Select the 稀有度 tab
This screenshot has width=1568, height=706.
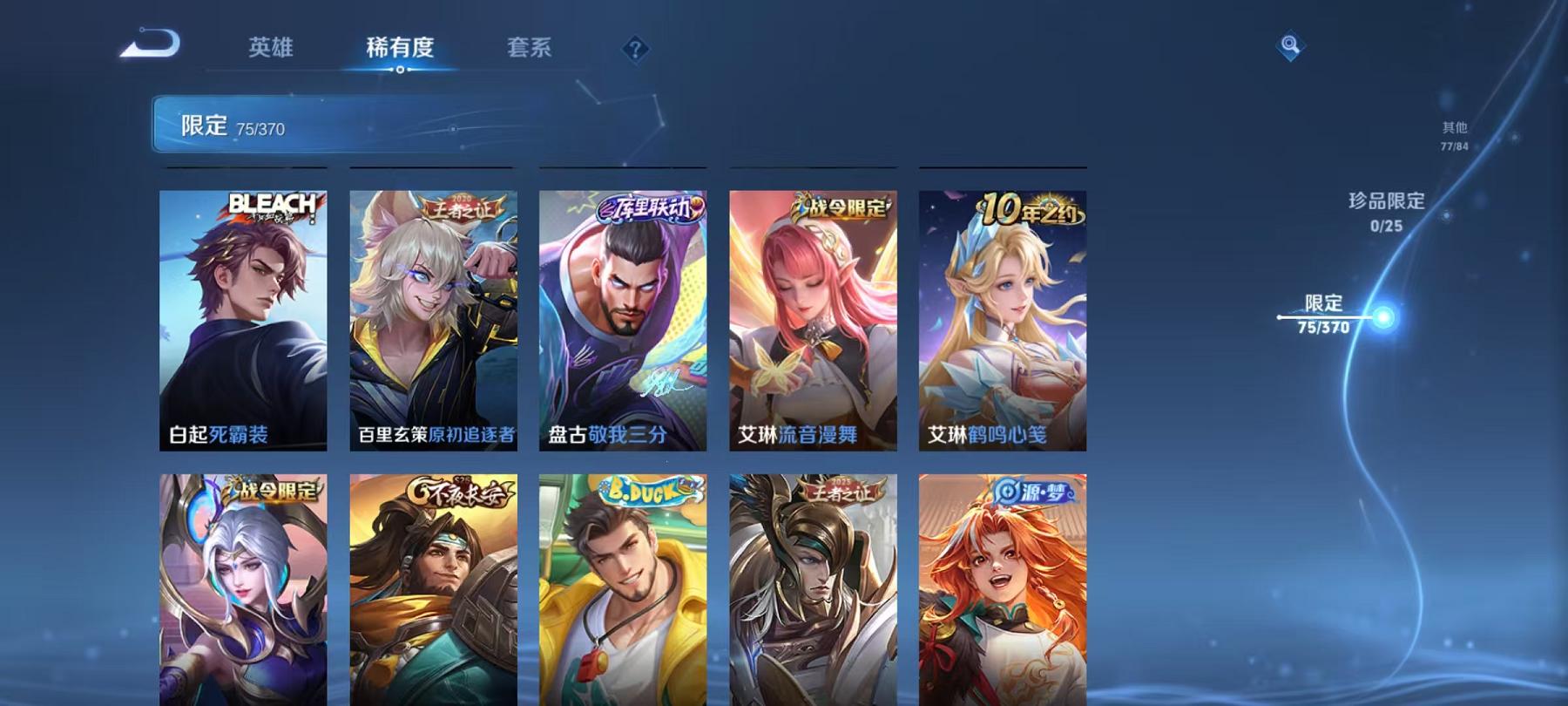click(x=399, y=48)
